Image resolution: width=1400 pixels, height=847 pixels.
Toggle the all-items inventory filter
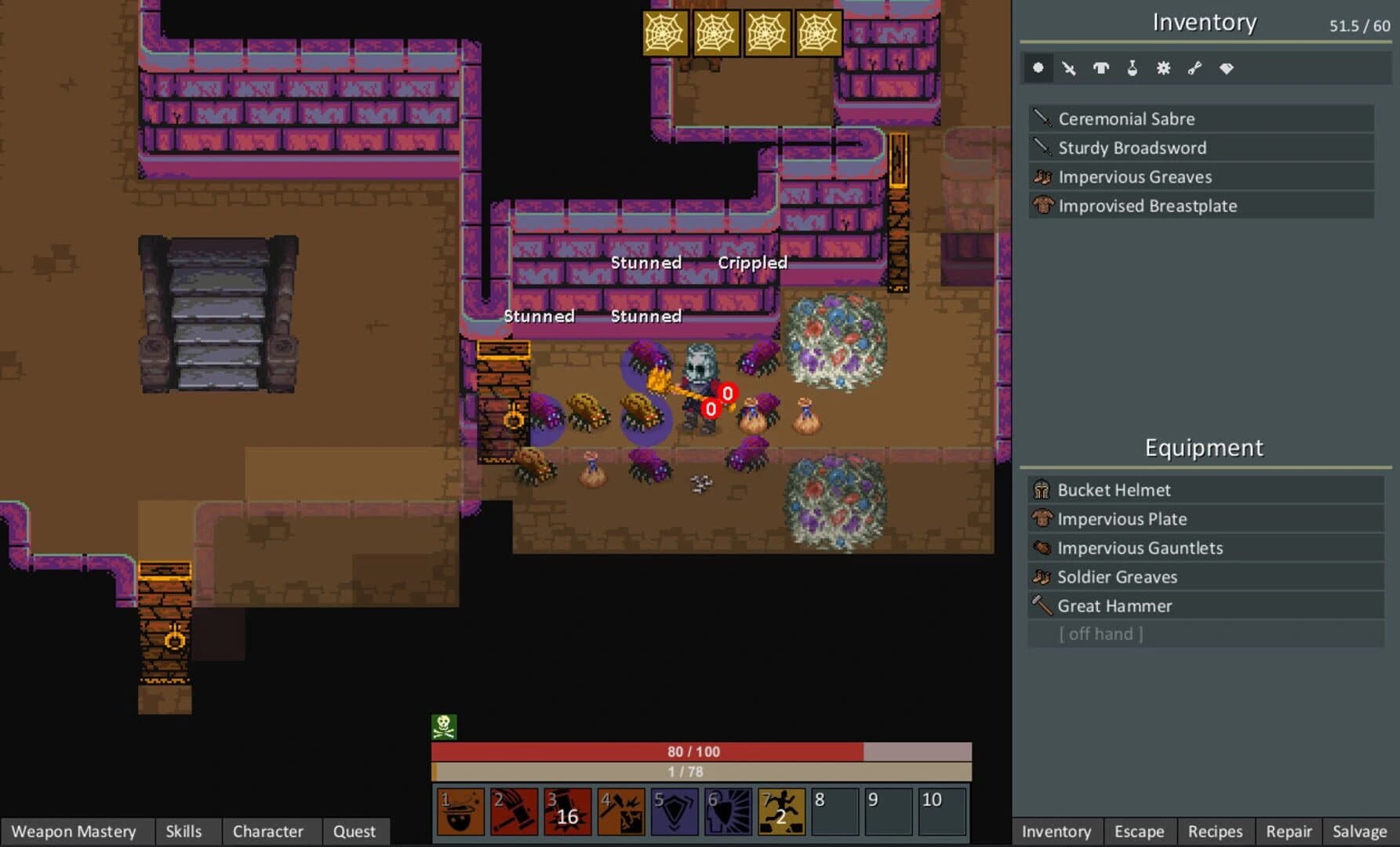coord(1038,68)
